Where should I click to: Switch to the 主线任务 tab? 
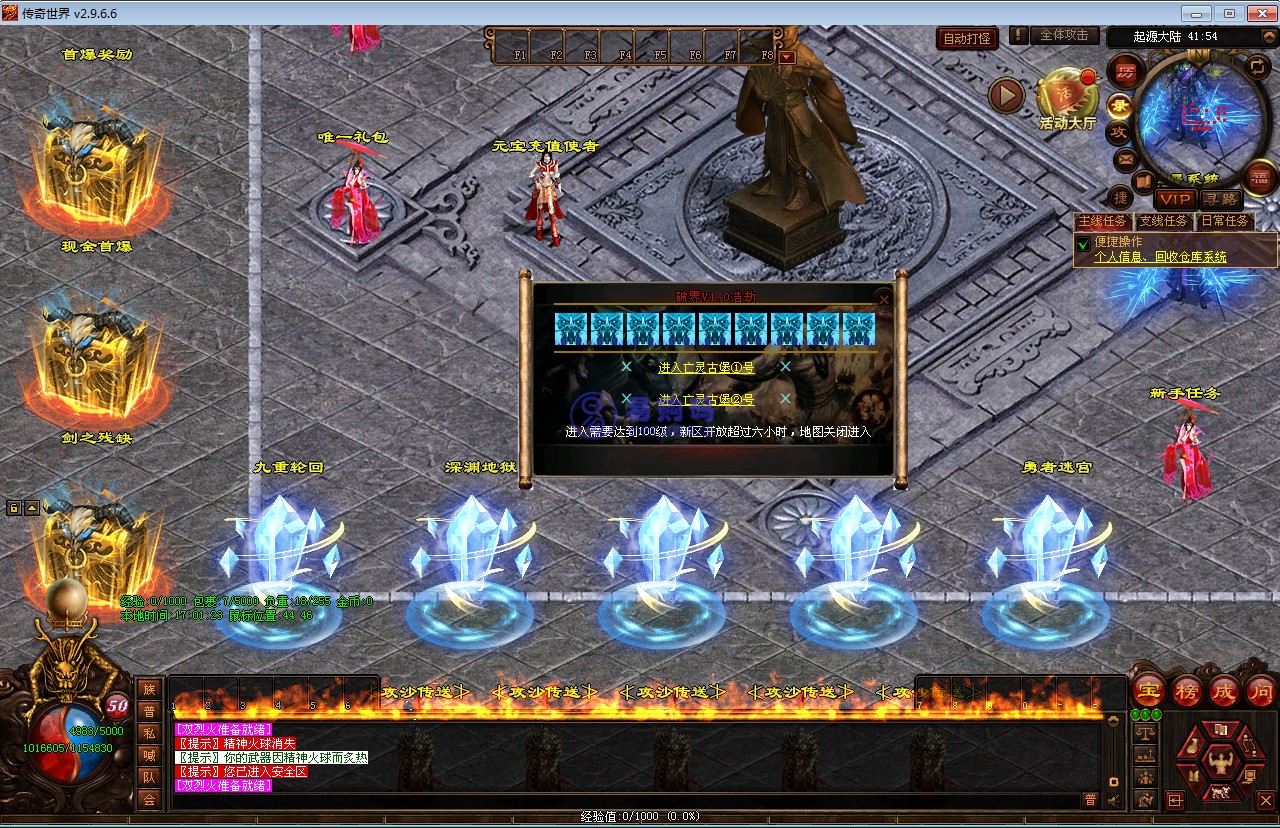coord(1102,221)
